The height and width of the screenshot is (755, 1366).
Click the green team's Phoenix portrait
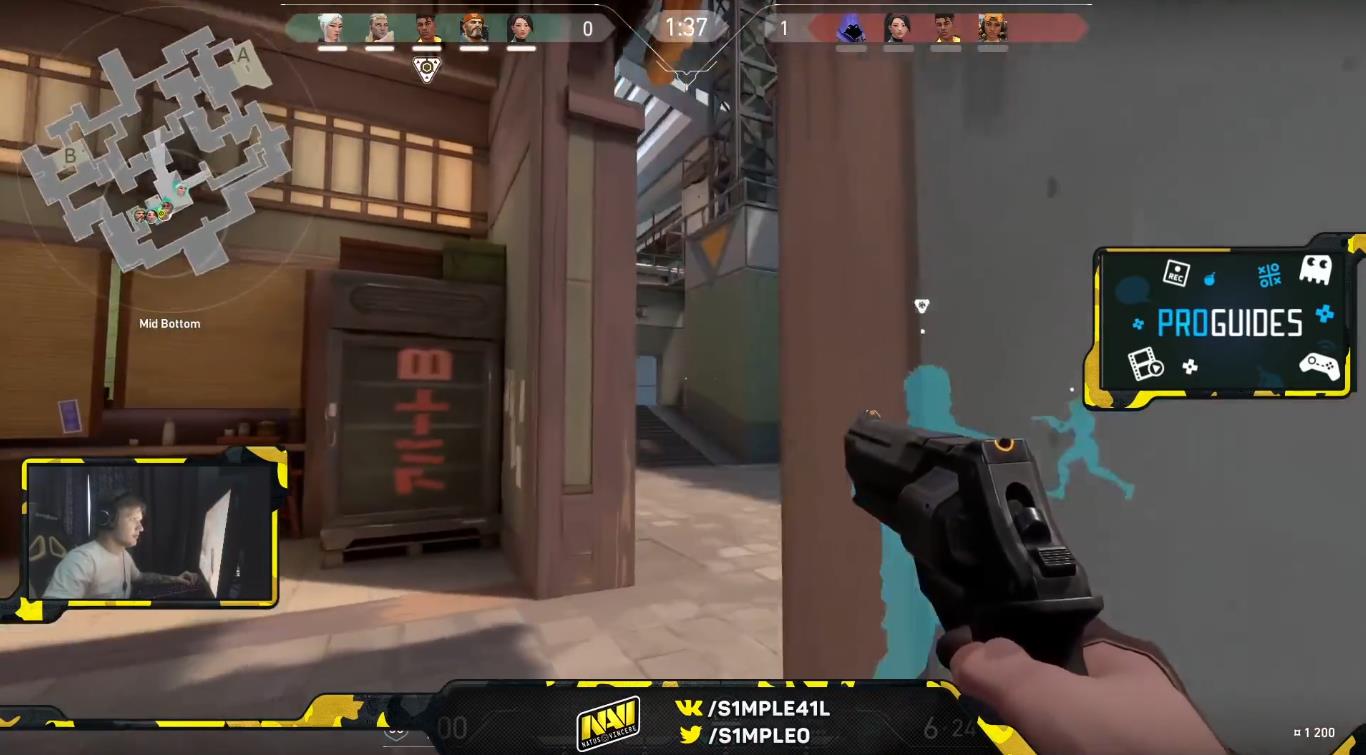426,28
